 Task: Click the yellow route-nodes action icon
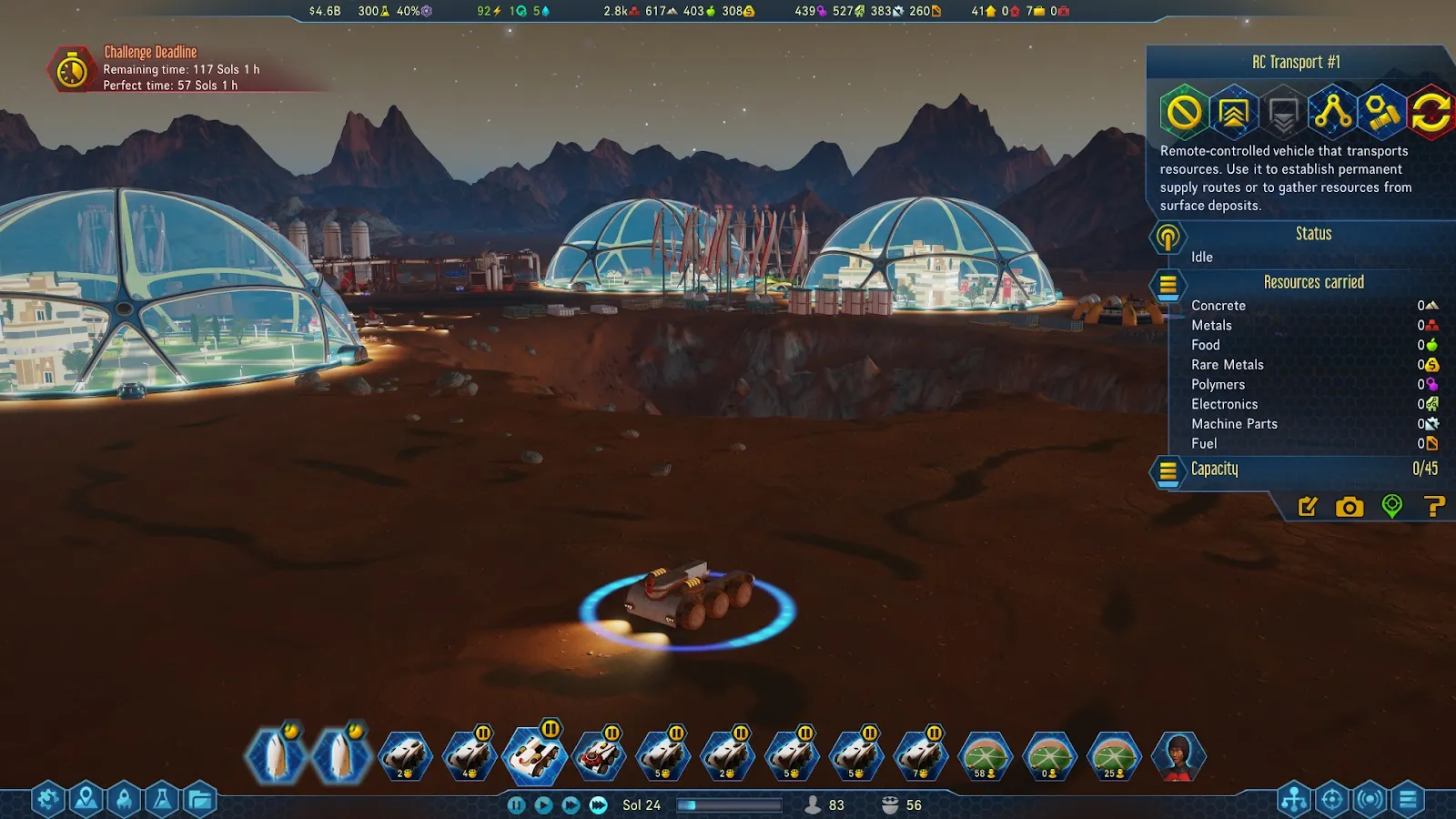pyautogui.click(x=1332, y=113)
